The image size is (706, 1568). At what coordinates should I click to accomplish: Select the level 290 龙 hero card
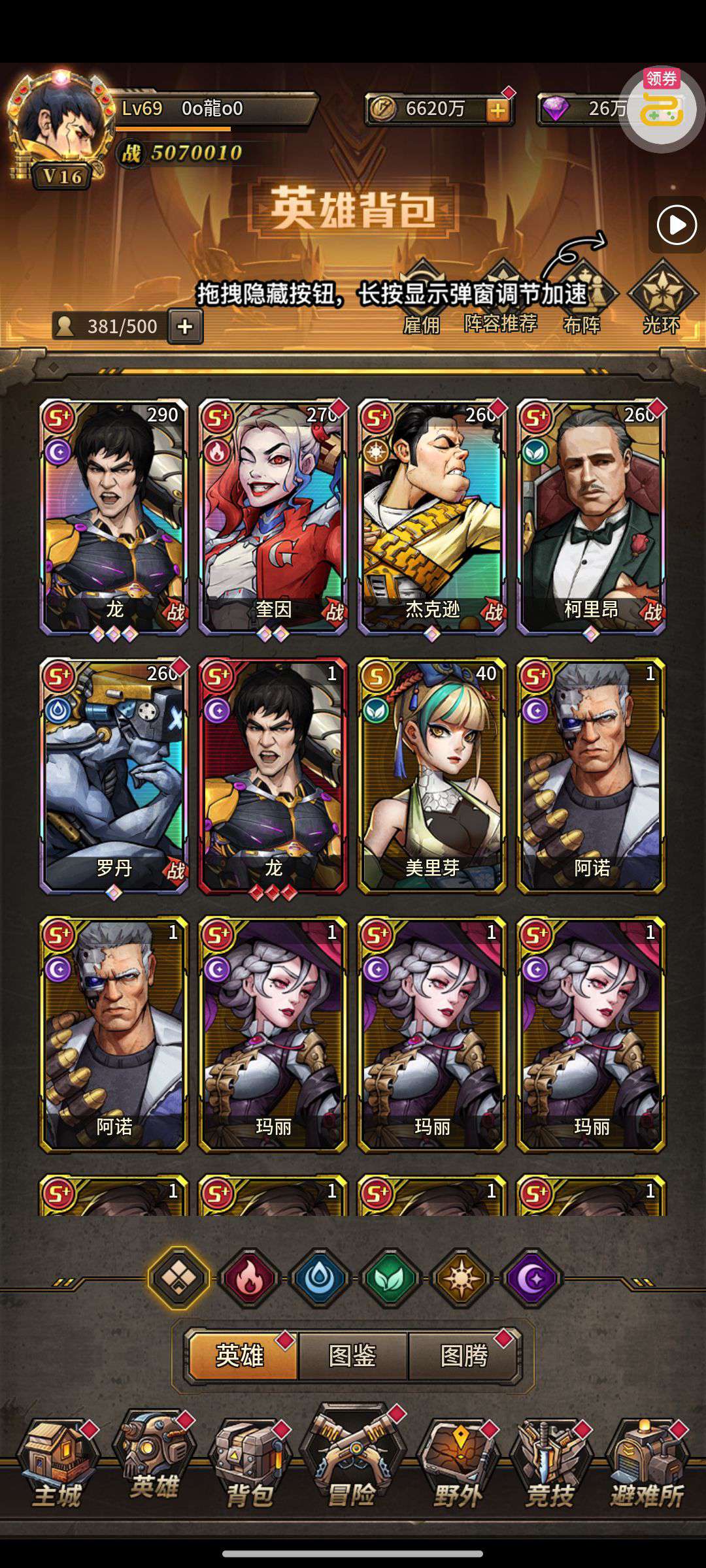click(x=114, y=516)
